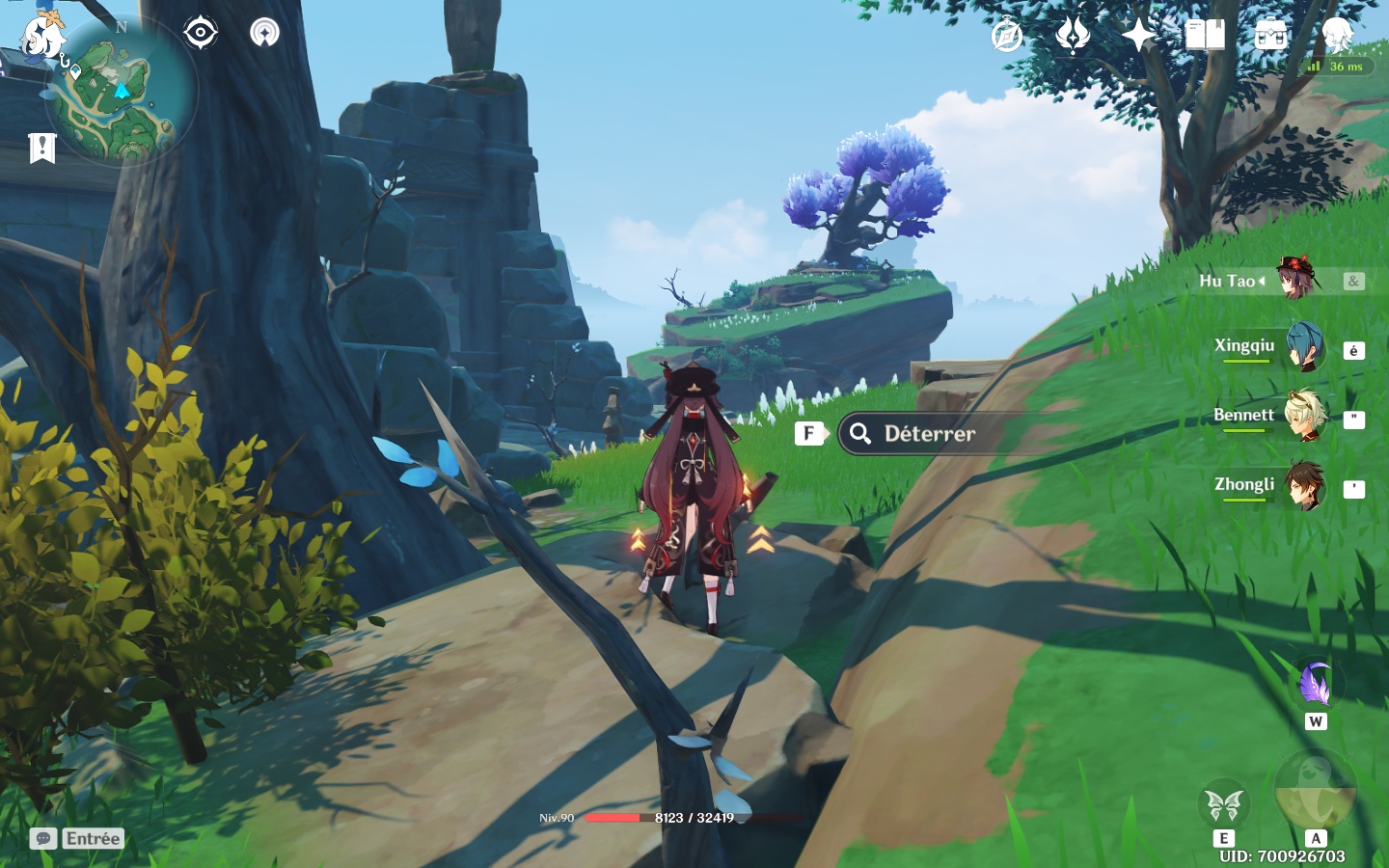Open the adventurer handbook book icon
Screen dimensions: 1389x868
coord(1205,36)
